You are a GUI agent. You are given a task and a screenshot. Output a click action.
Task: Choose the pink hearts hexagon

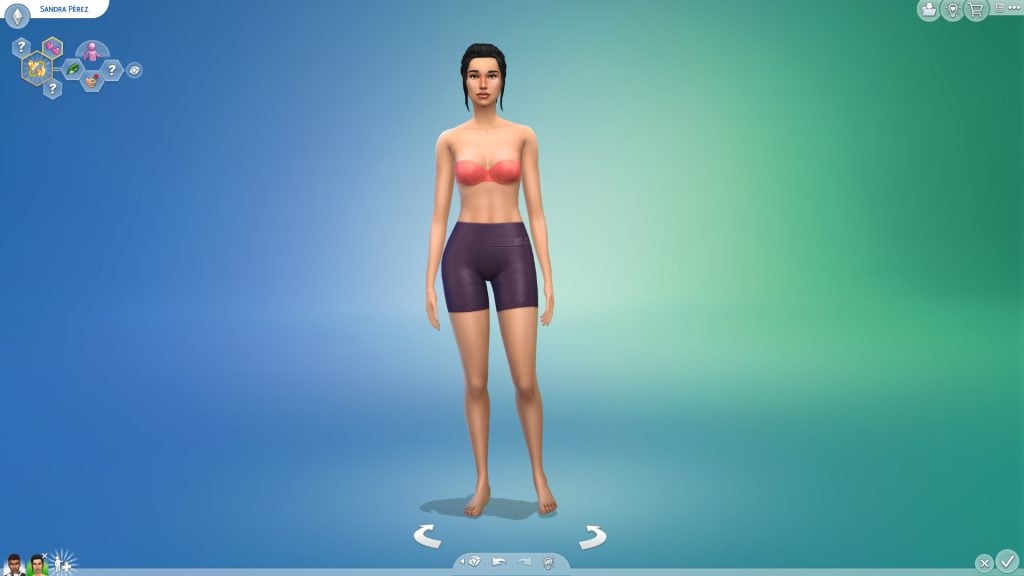pyautogui.click(x=52, y=47)
